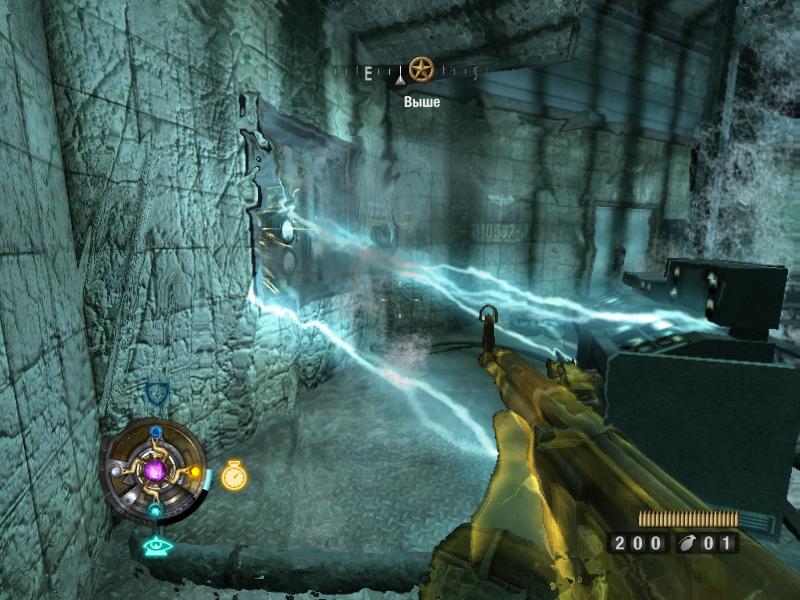Click the purple crystal in the medallion
Image resolution: width=800 pixels, height=600 pixels.
point(155,470)
